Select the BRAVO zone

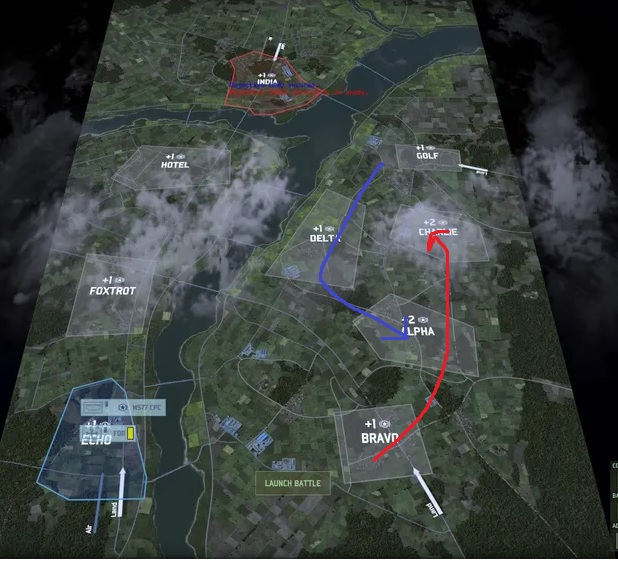(381, 438)
